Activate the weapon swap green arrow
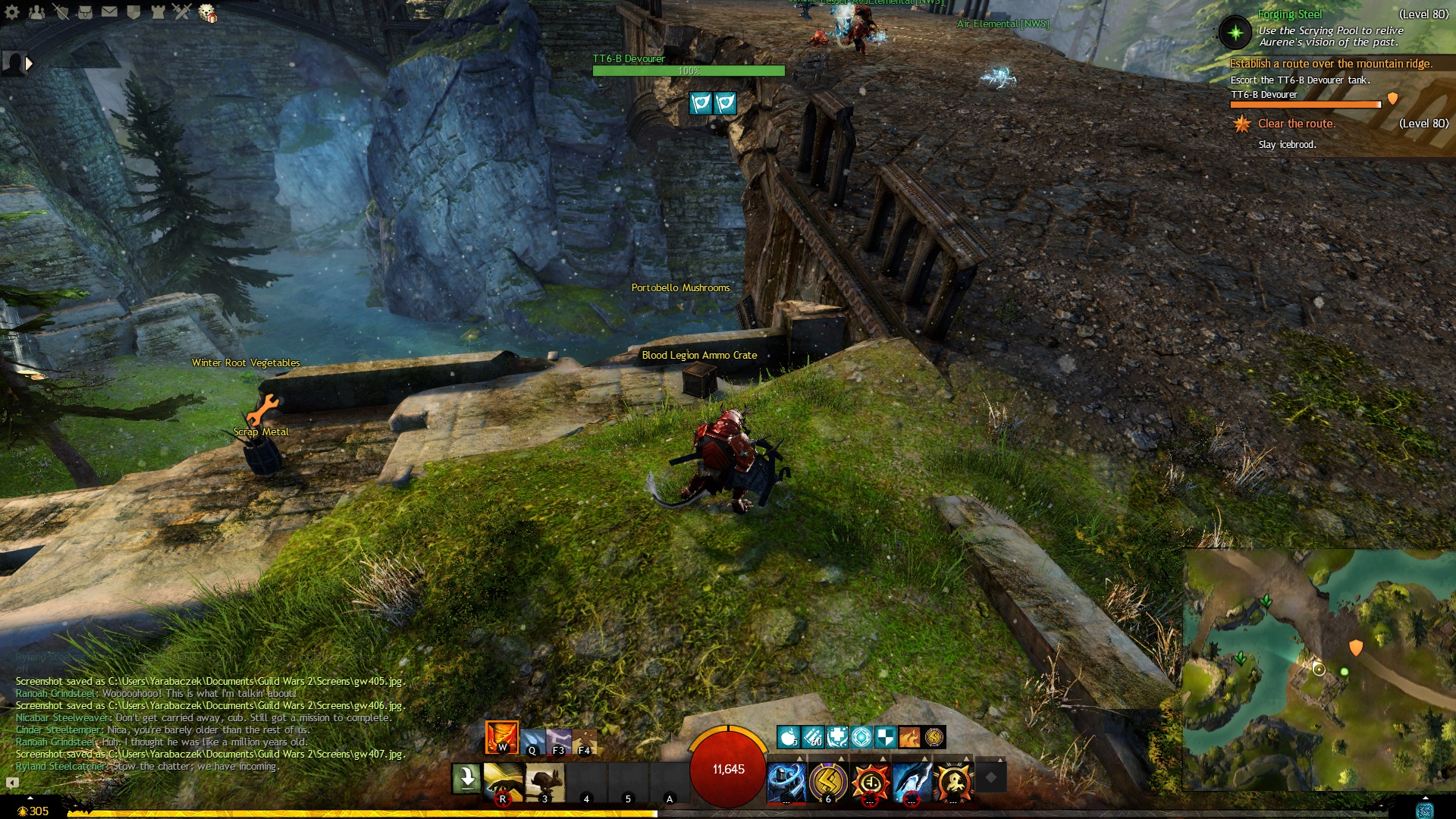Viewport: 1456px width, 819px height. point(466,779)
